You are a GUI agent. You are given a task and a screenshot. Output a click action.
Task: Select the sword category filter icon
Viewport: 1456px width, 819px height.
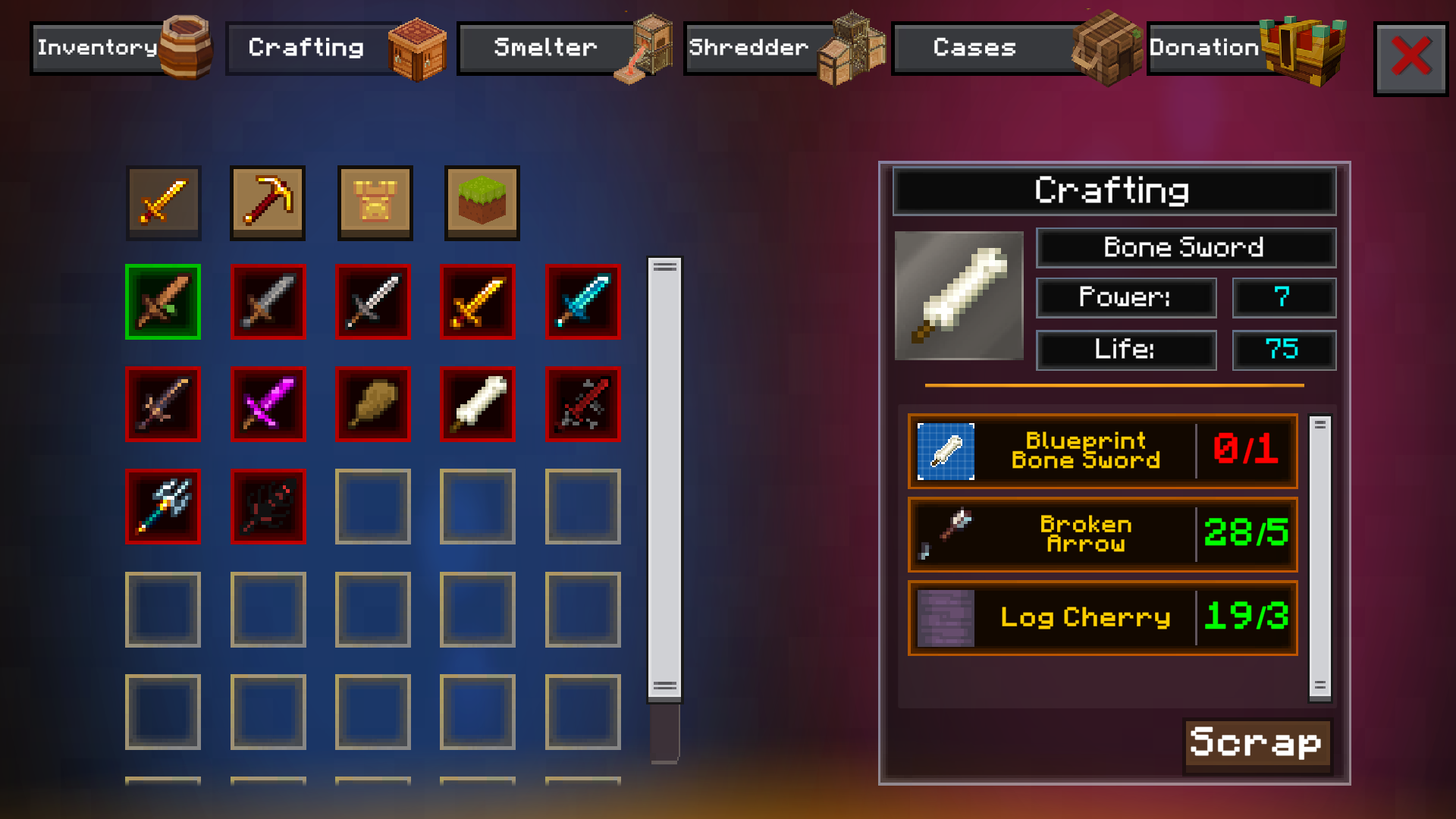[x=163, y=203]
